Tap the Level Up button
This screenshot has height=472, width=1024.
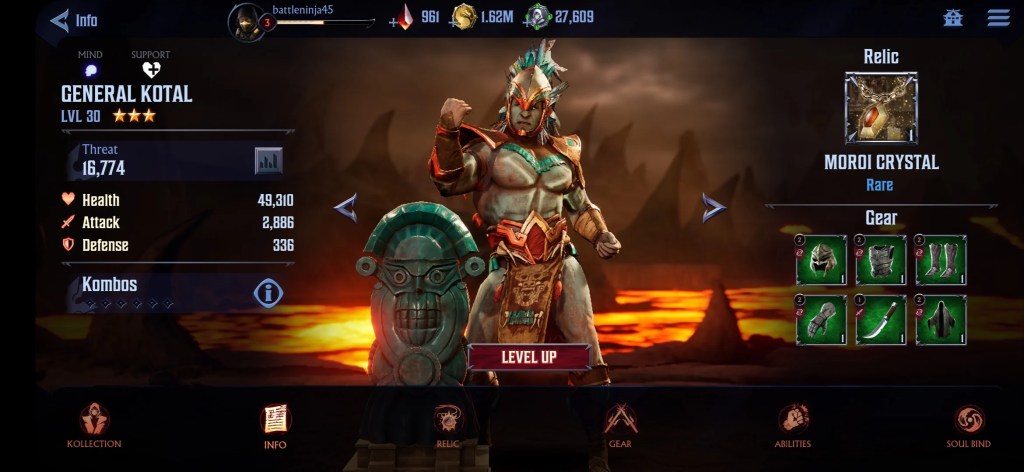tap(528, 357)
